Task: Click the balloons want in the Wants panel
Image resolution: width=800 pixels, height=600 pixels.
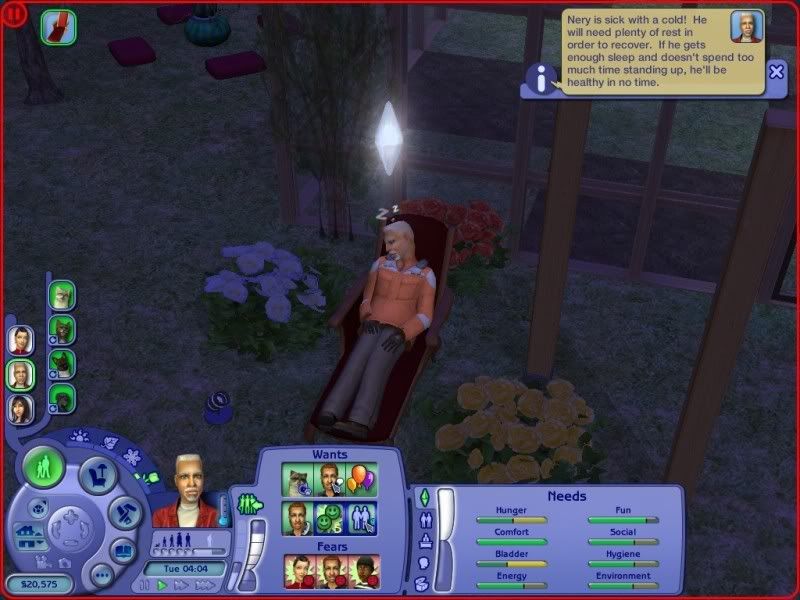Action: click(362, 480)
